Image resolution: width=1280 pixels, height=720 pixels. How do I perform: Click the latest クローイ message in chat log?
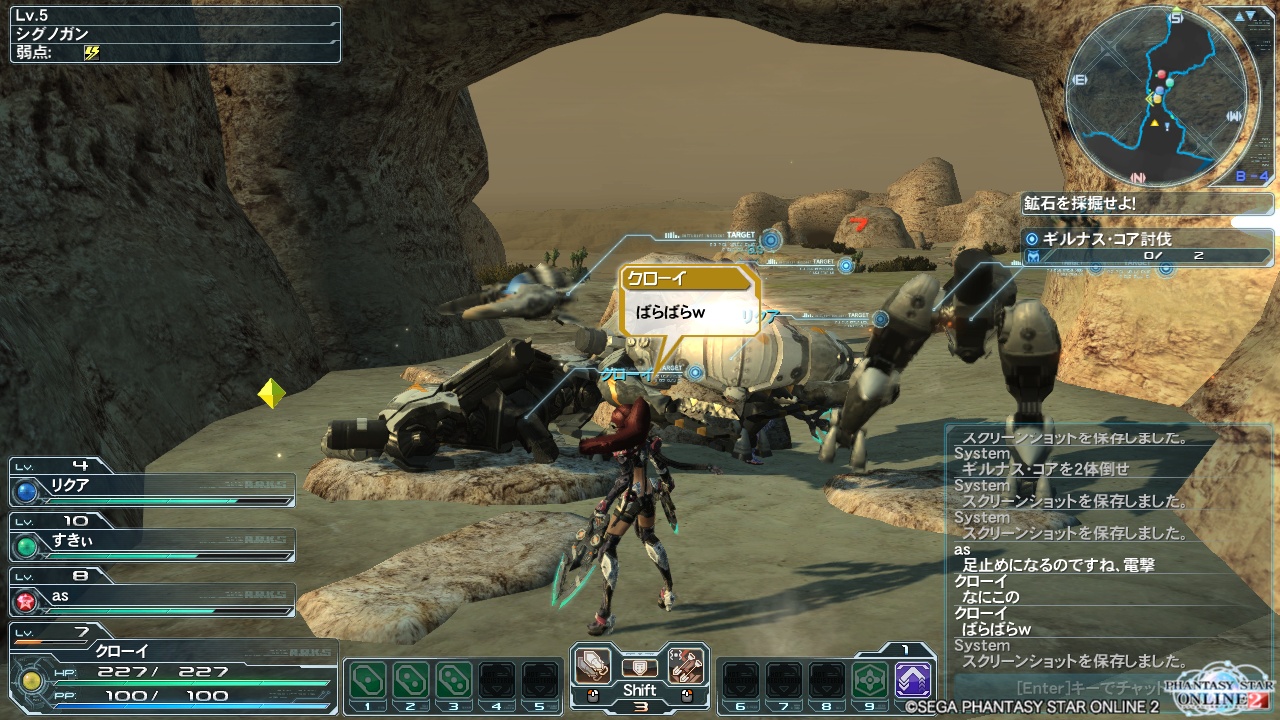point(996,629)
